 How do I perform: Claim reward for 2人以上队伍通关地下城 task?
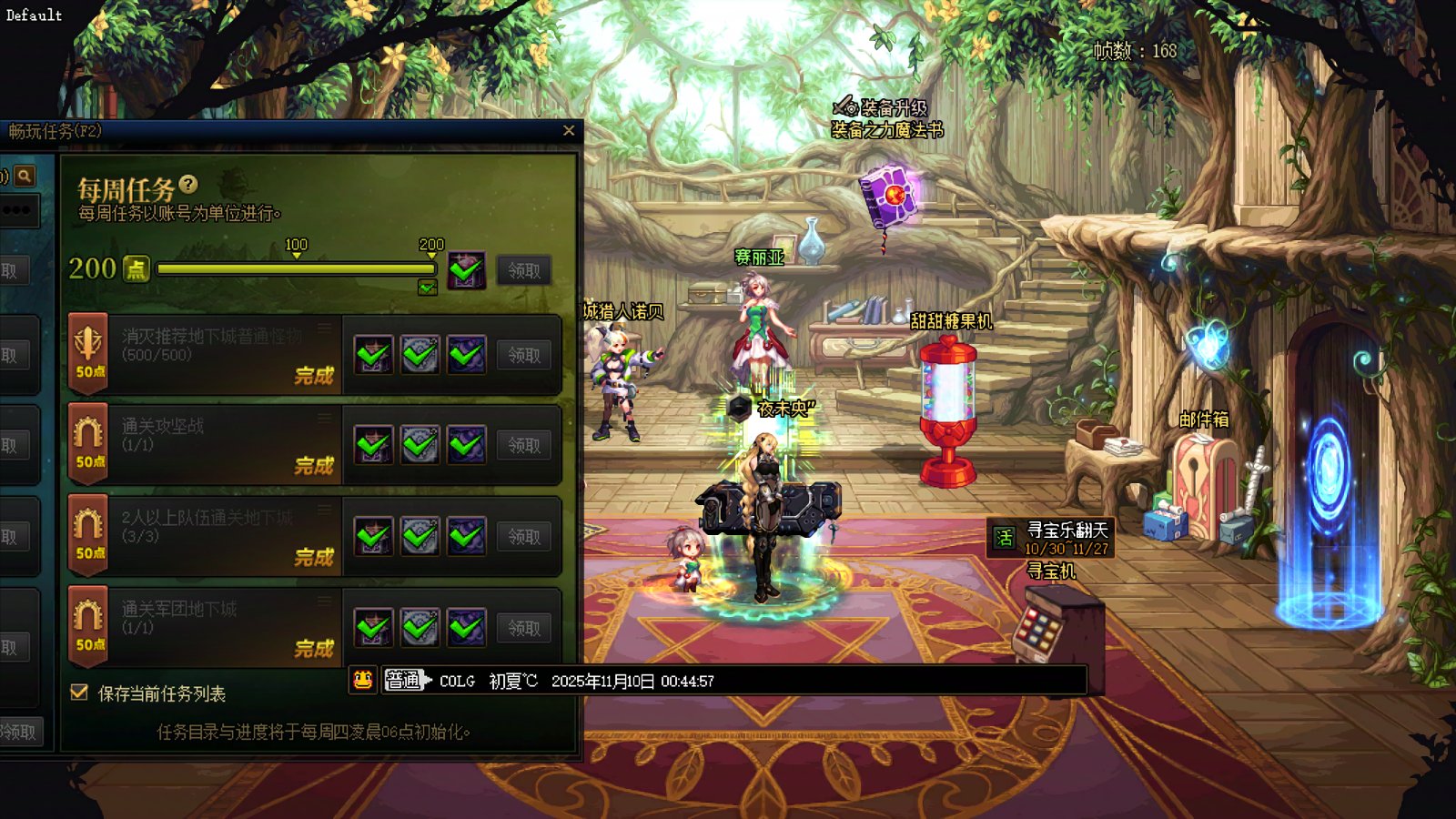pos(524,537)
